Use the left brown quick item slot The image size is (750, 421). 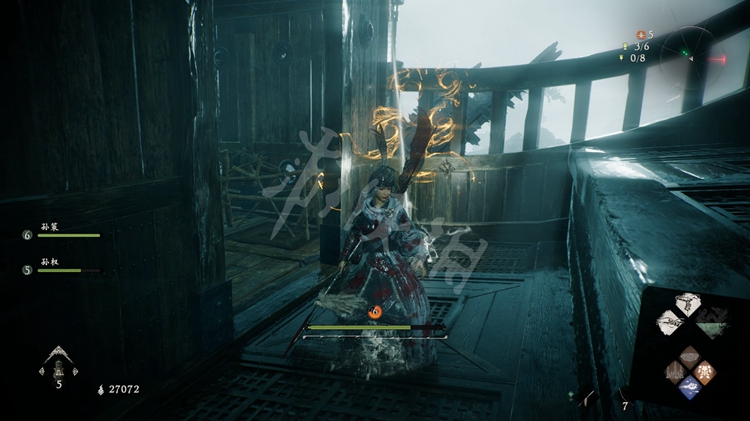674,372
